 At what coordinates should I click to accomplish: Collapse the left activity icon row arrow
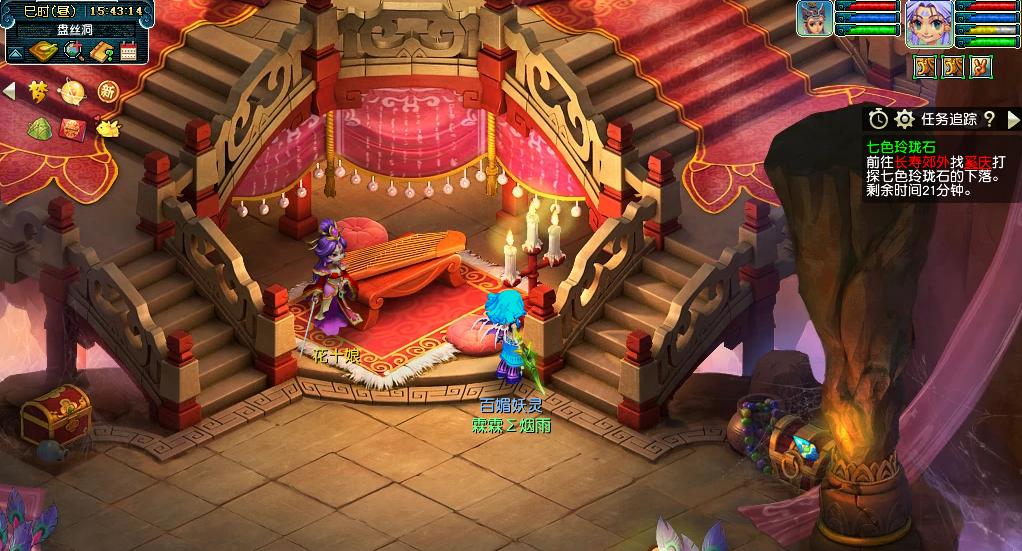(9, 92)
